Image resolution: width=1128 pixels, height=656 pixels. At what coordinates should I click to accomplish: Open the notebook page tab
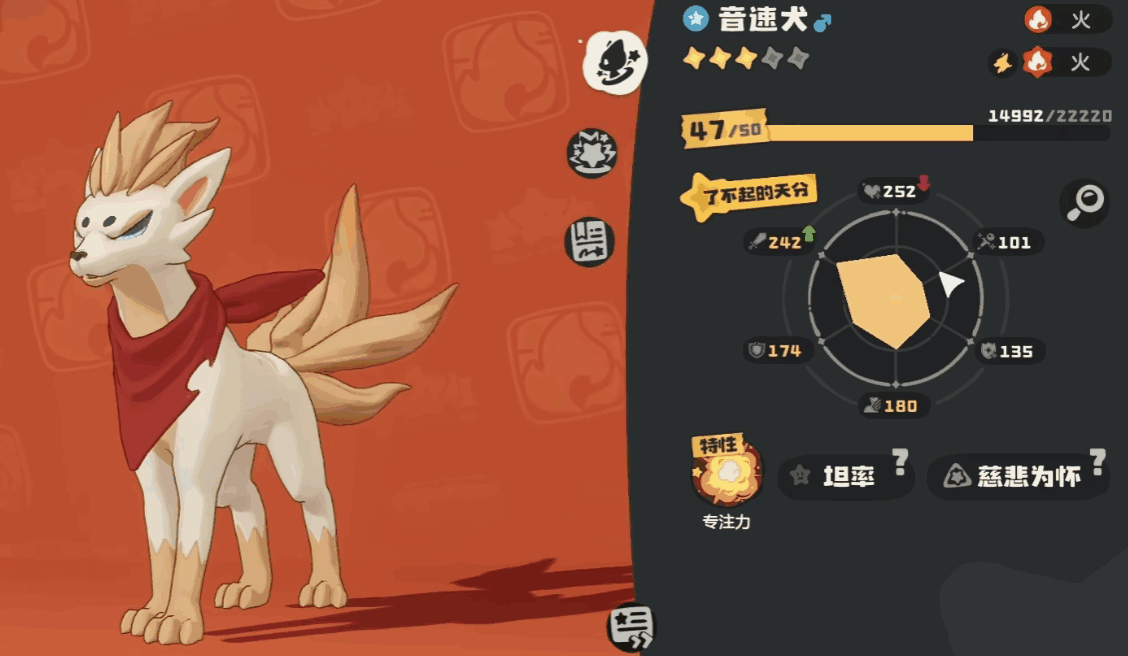pyautogui.click(x=590, y=242)
